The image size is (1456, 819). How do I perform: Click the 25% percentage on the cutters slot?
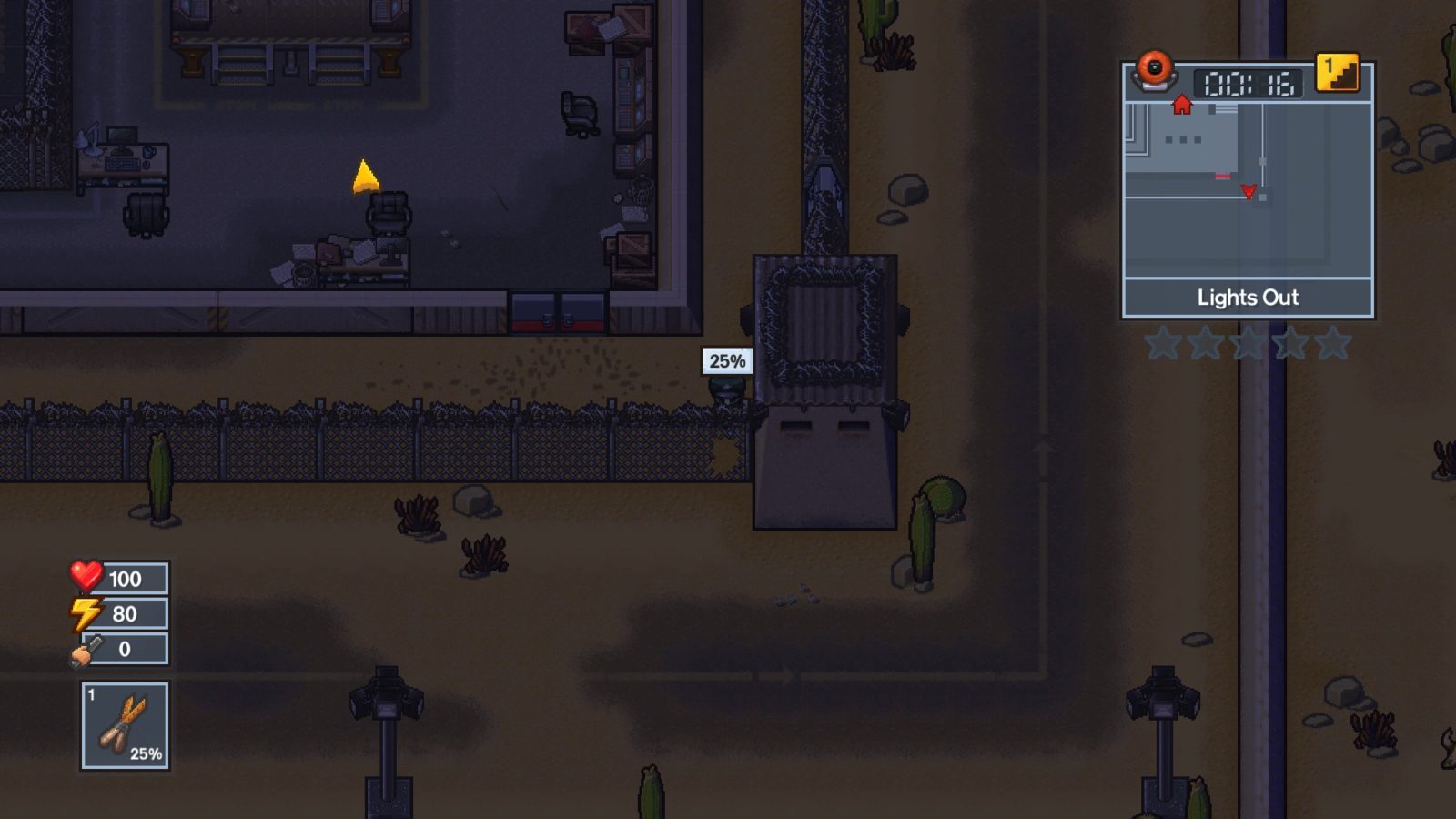pyautogui.click(x=146, y=753)
